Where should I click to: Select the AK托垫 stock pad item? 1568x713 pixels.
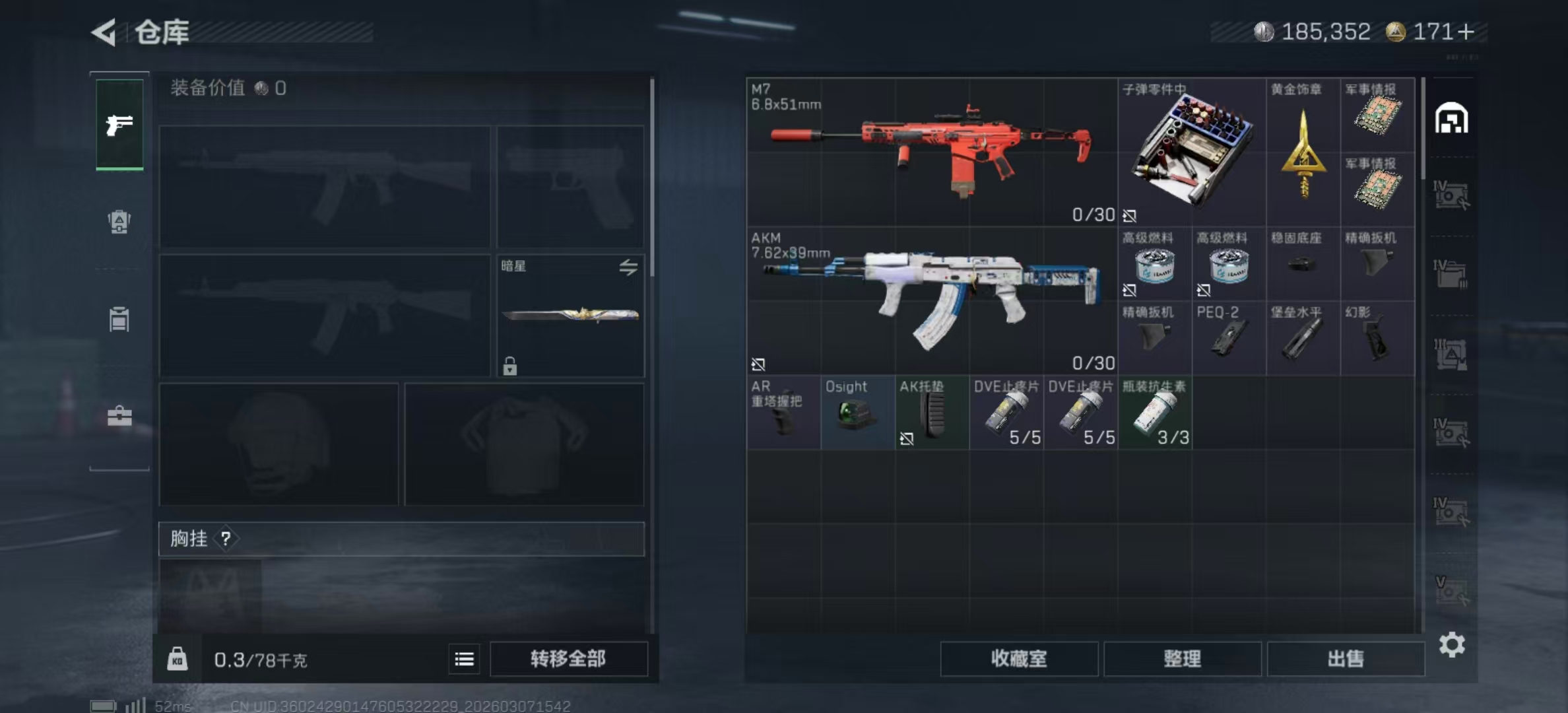(x=931, y=413)
